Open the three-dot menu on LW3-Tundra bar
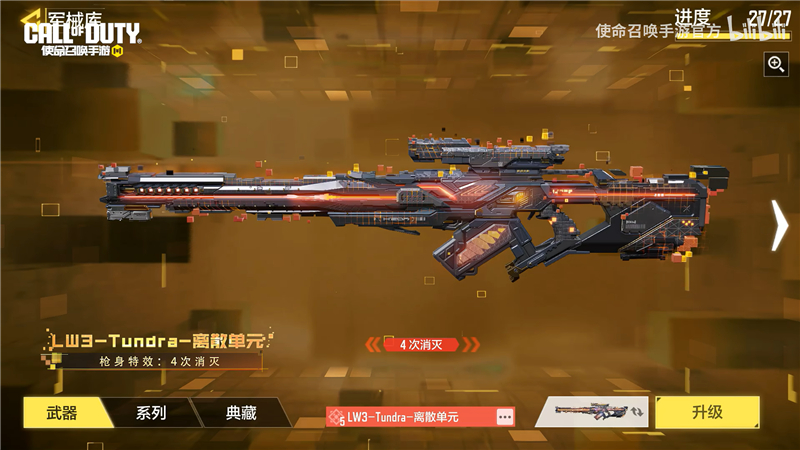 tap(504, 416)
